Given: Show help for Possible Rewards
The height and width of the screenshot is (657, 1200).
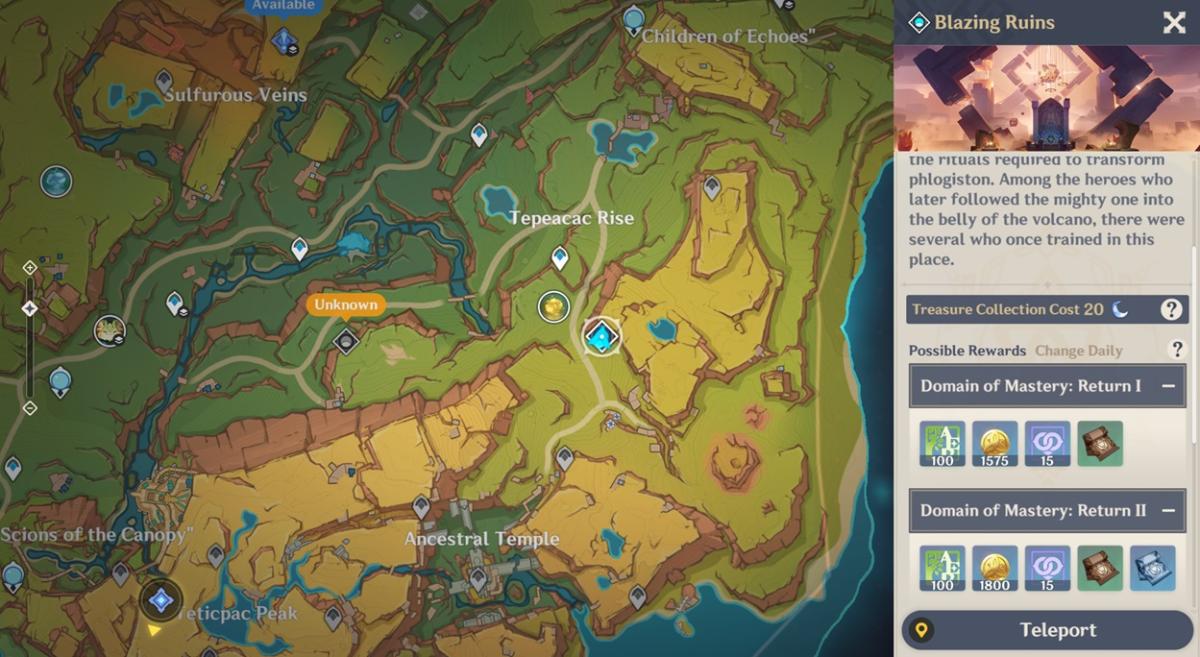Looking at the screenshot, I should pyautogui.click(x=1177, y=349).
